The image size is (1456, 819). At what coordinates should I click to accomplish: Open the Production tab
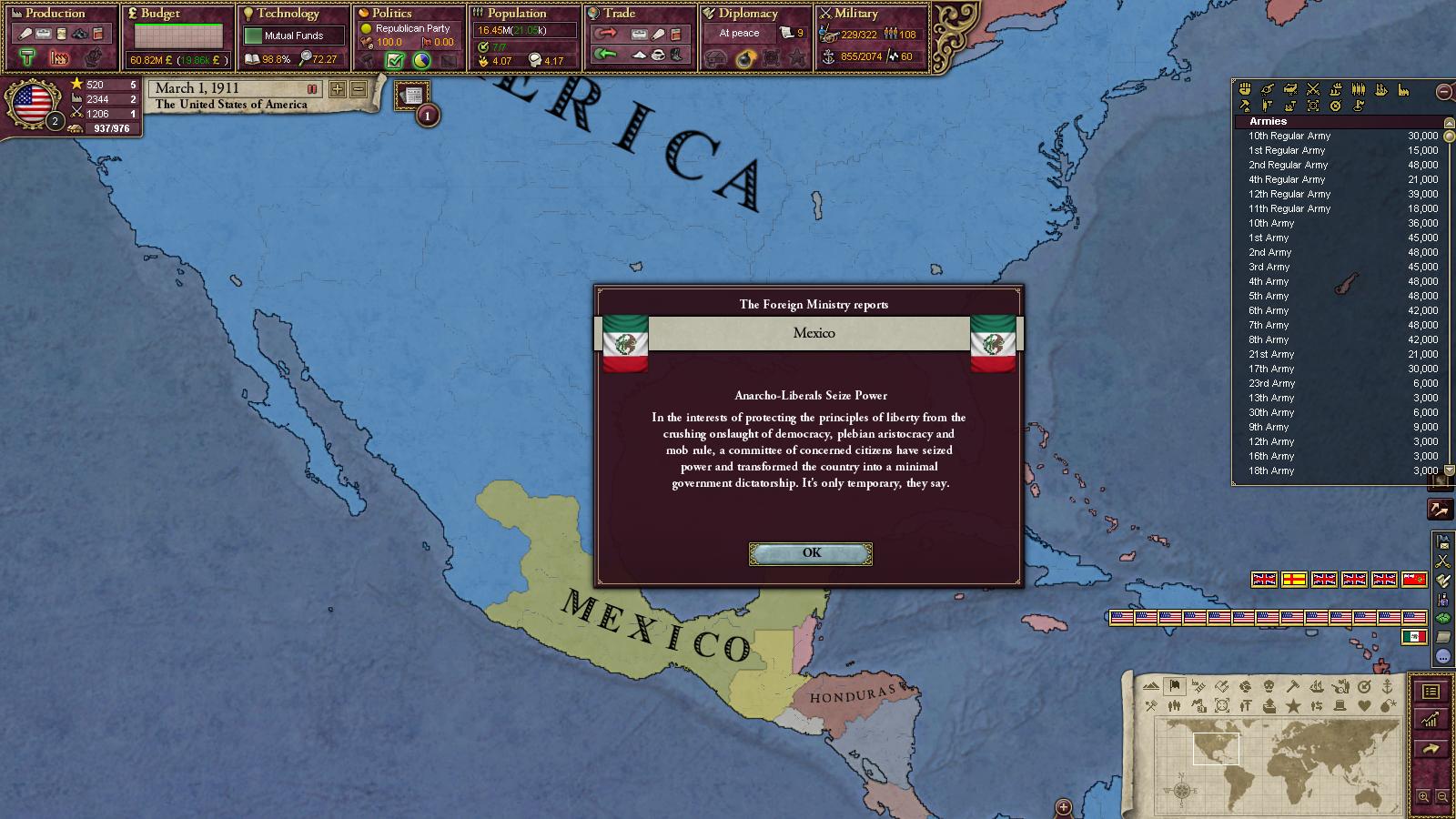click(x=55, y=14)
